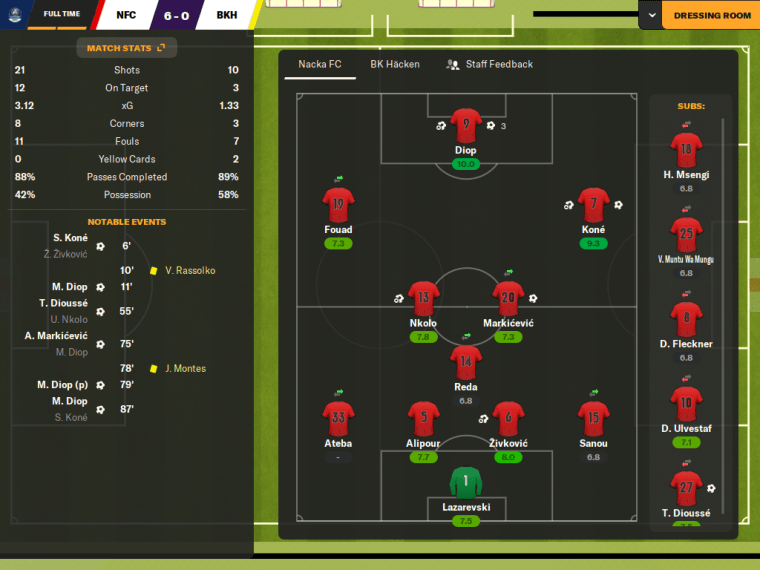Select goalkeeper Lazarevski
Viewport: 760px width, 570px height.
click(x=465, y=483)
